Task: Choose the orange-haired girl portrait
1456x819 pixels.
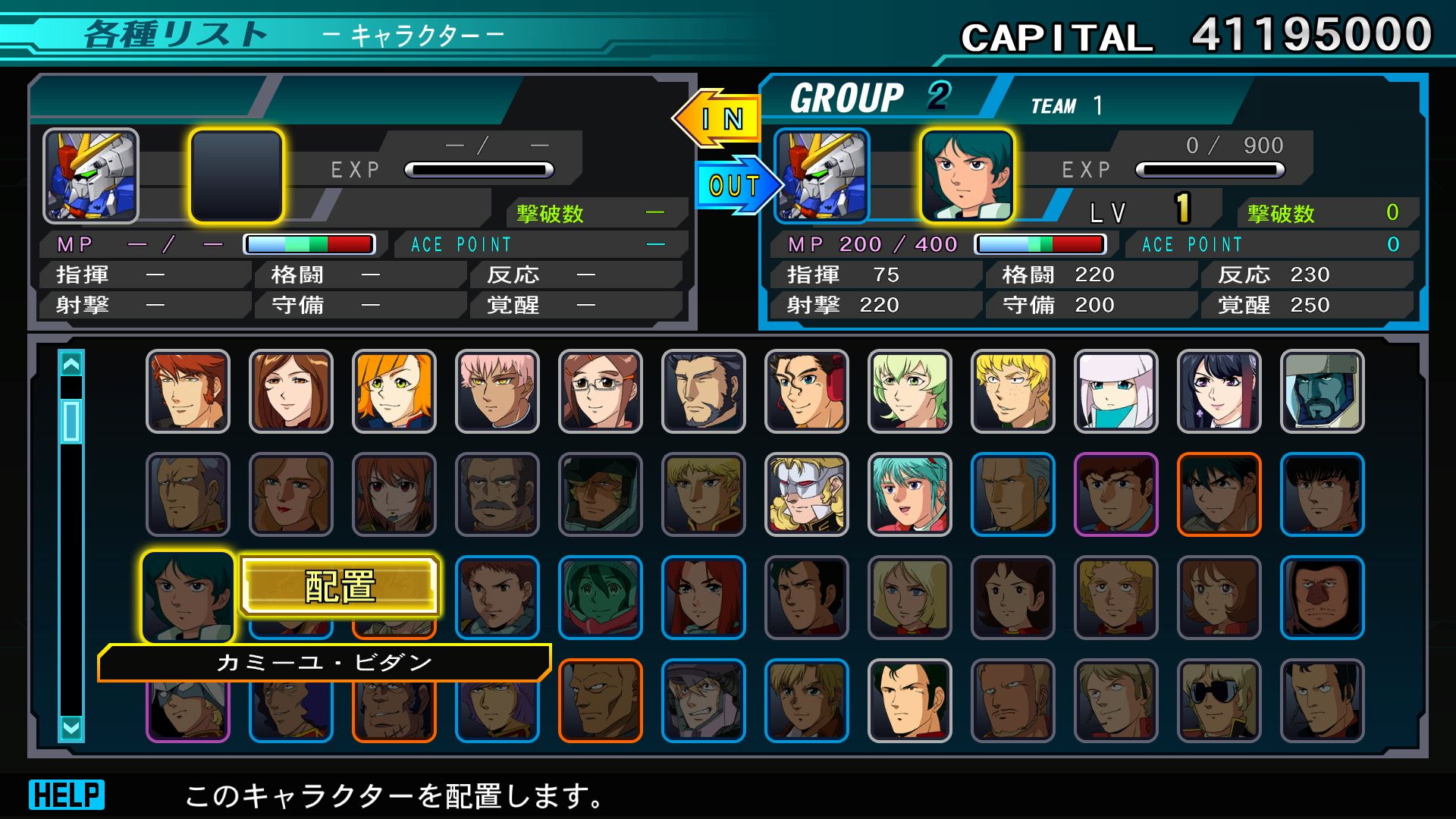Action: coord(394,391)
